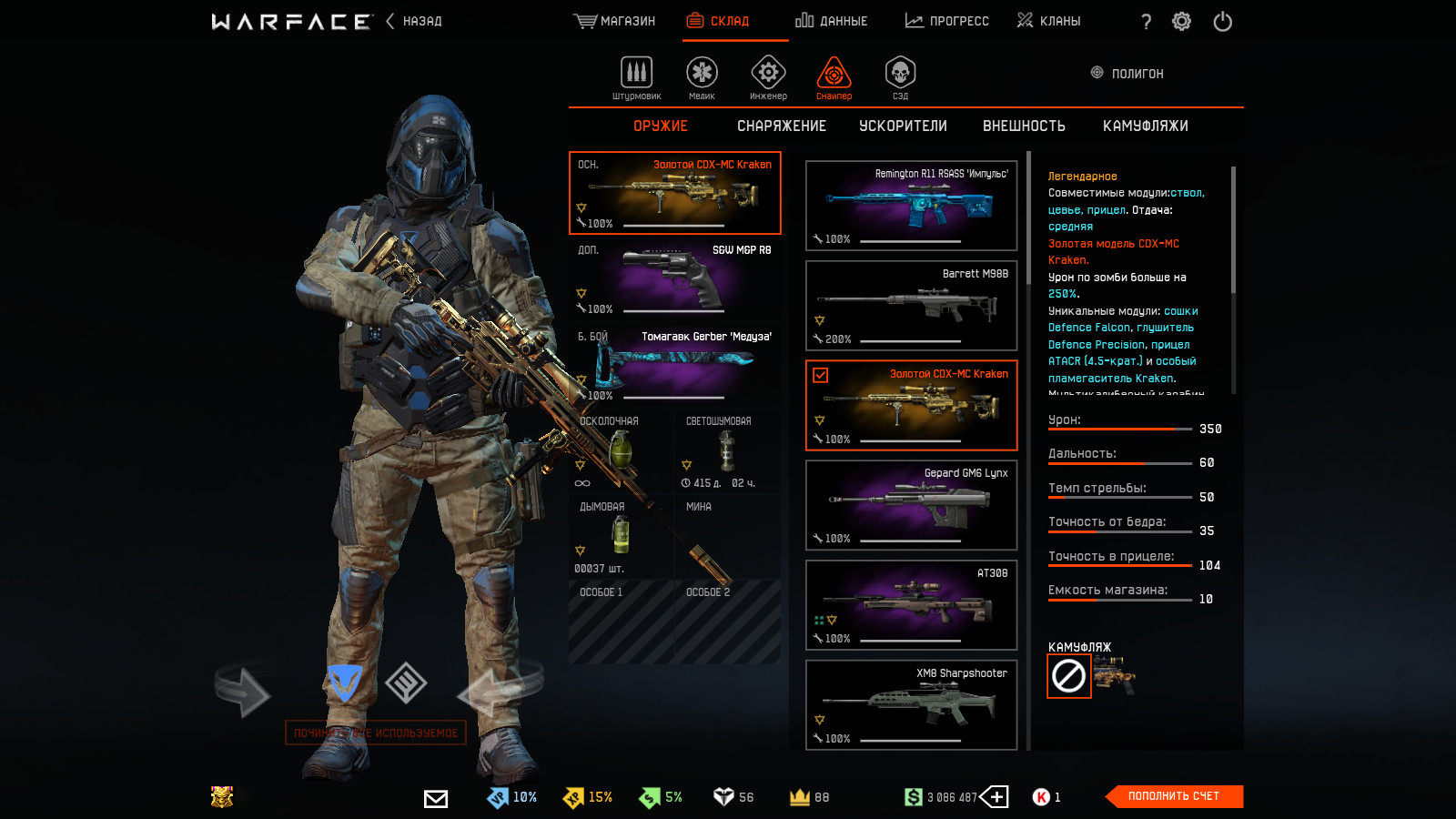Open the МАГАЗИН shop menu
Image resolution: width=1456 pixels, height=819 pixels.
tap(614, 21)
